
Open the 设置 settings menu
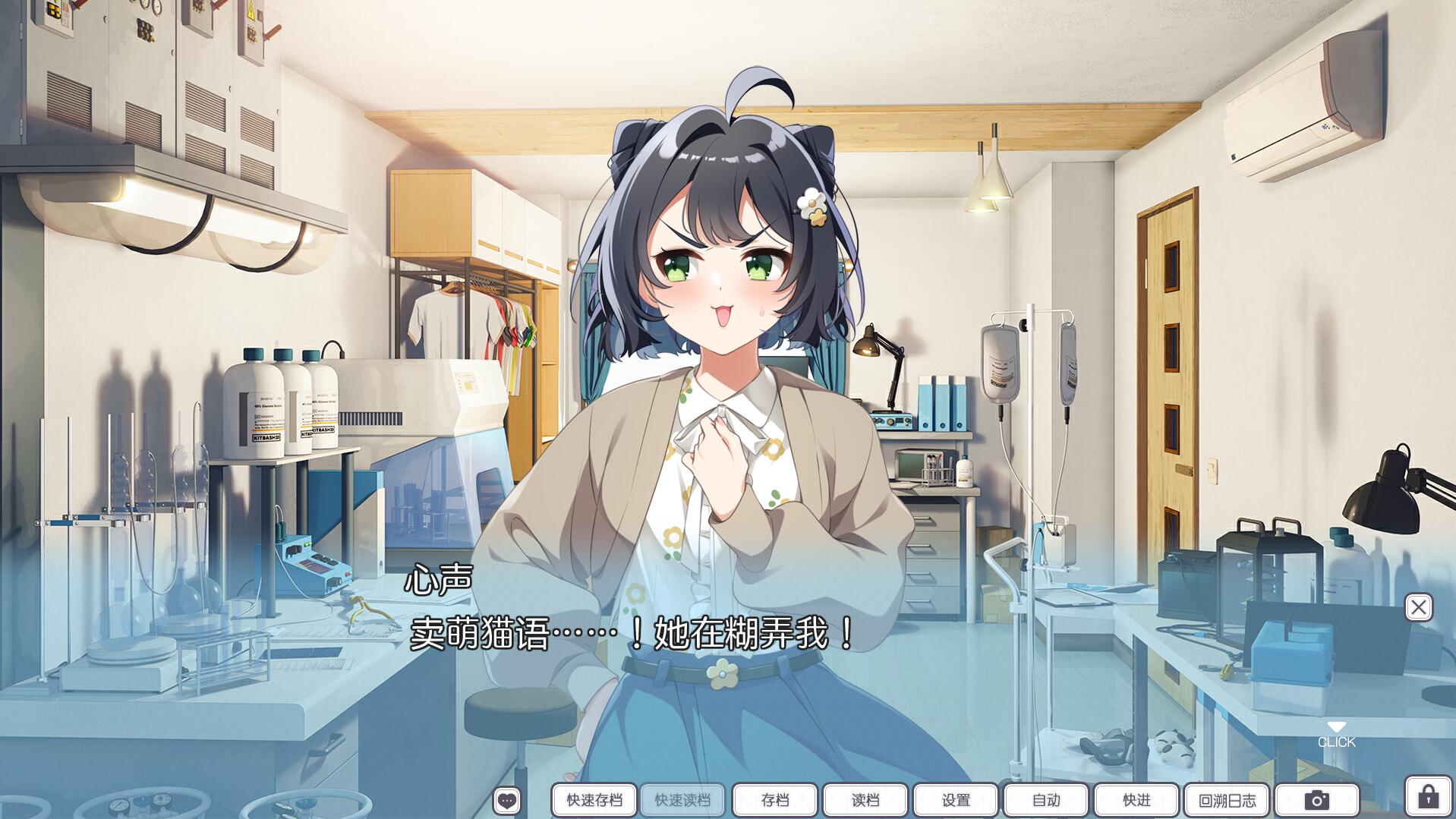click(x=955, y=800)
